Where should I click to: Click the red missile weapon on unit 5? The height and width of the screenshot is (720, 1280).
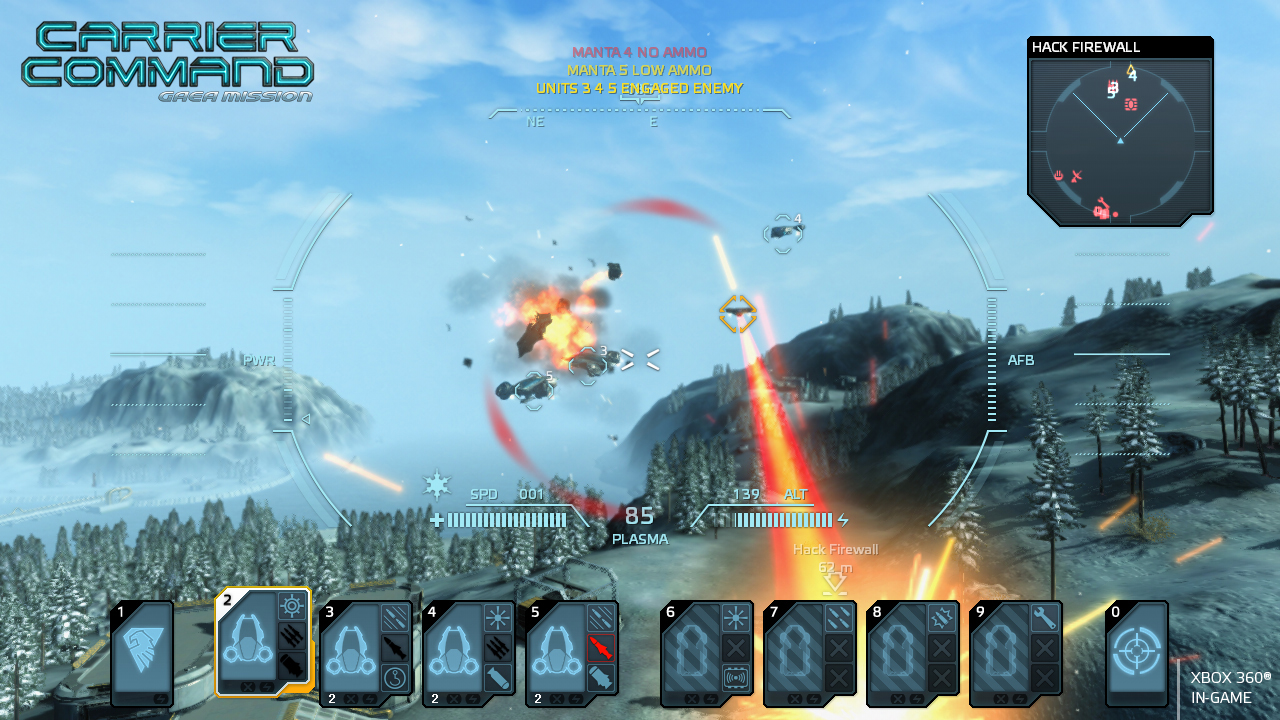pos(600,647)
